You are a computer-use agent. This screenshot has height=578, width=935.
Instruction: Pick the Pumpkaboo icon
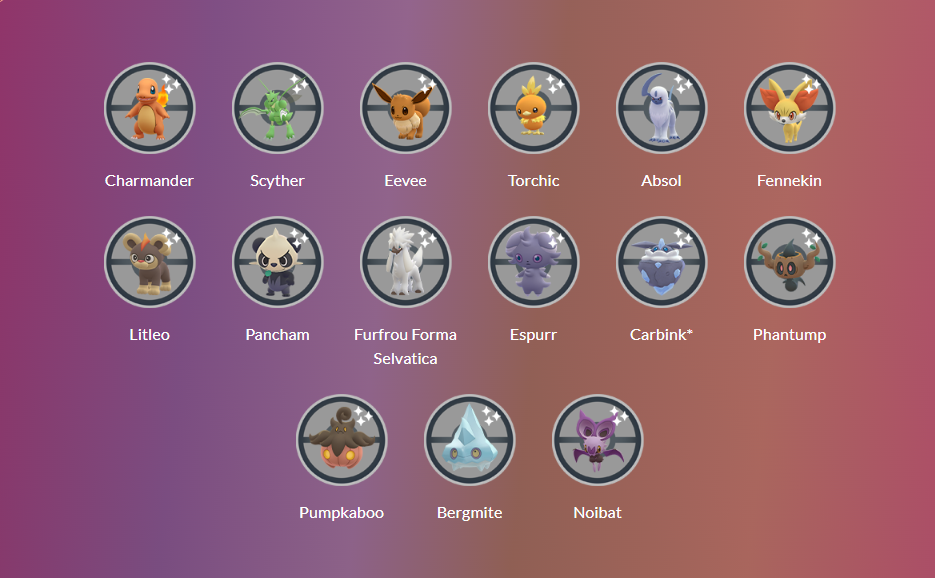pos(341,440)
